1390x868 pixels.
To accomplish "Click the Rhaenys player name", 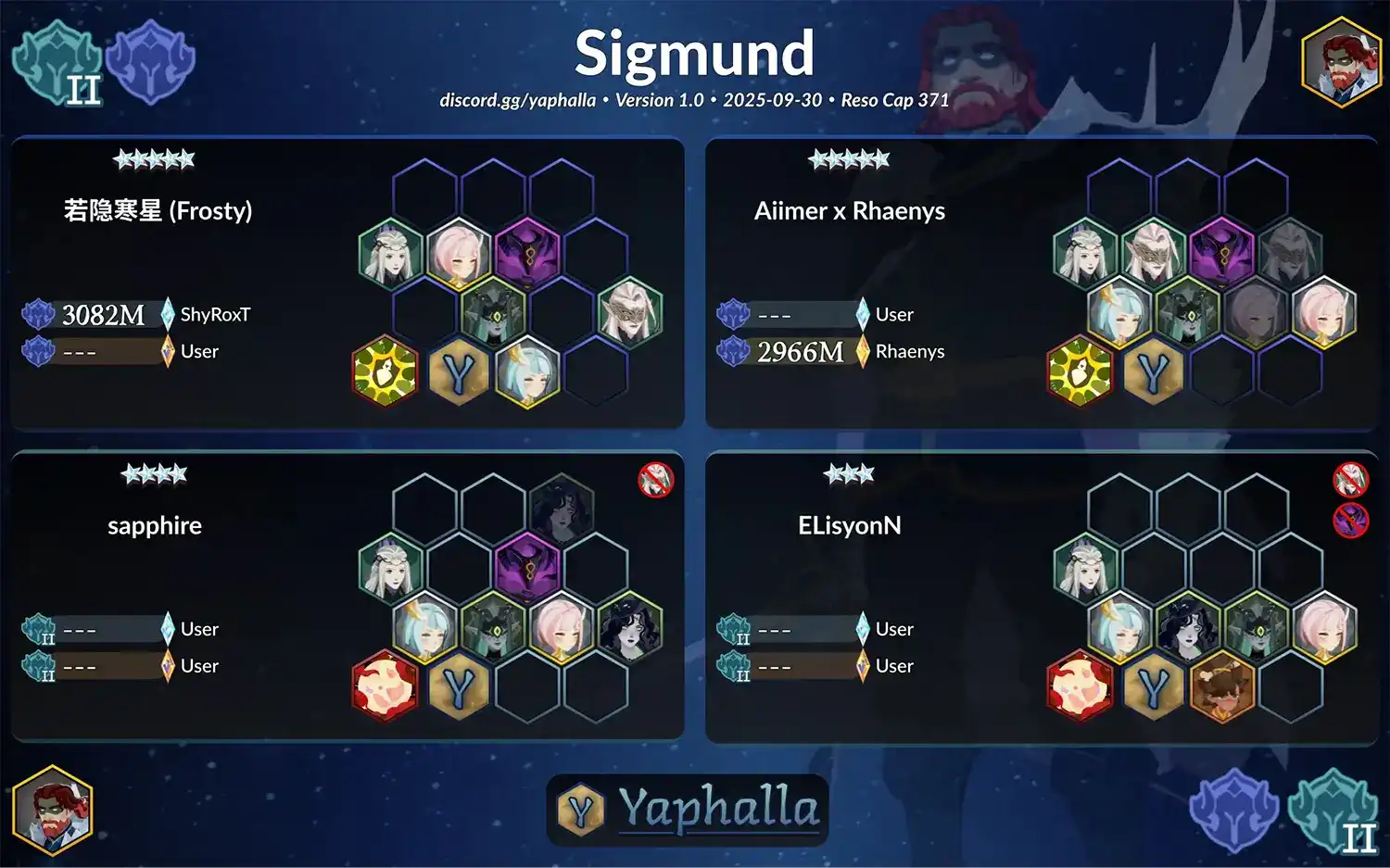I will tap(909, 352).
